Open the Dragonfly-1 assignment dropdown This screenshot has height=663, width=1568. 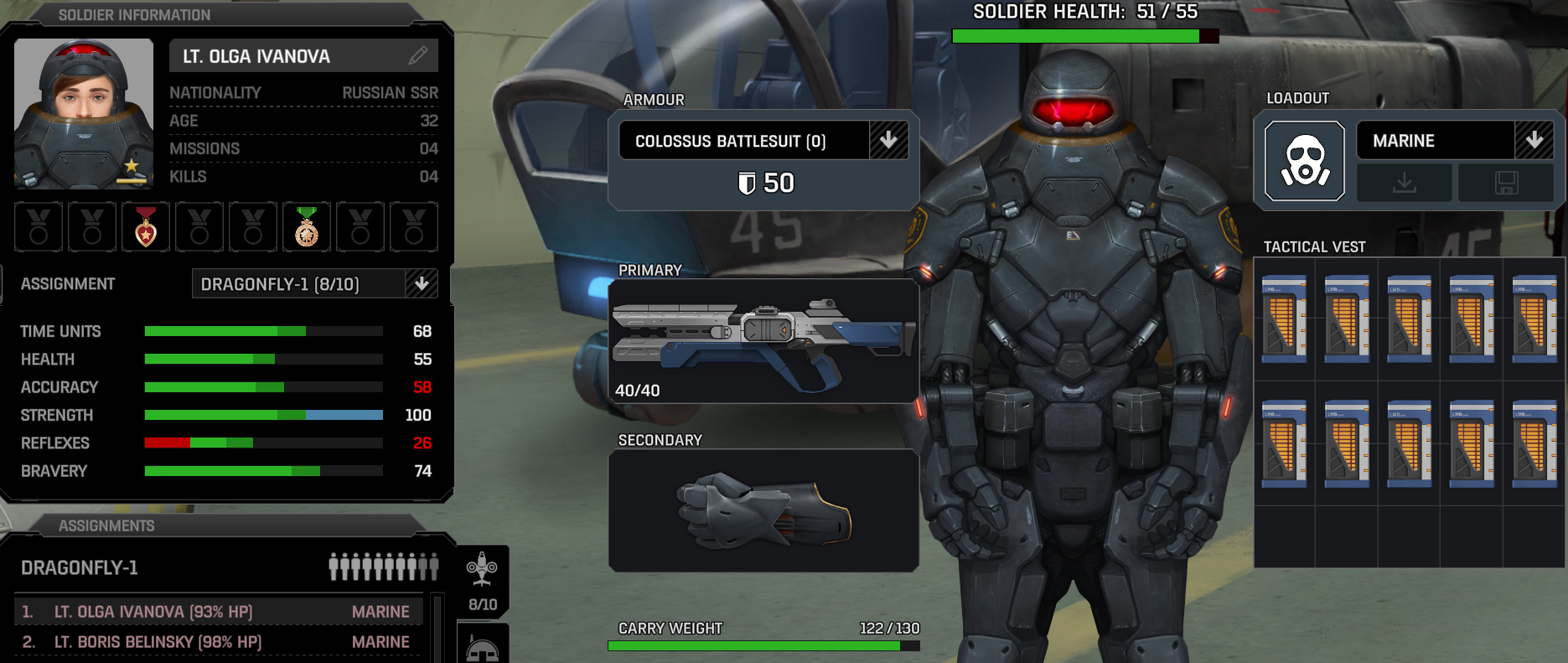point(421,284)
